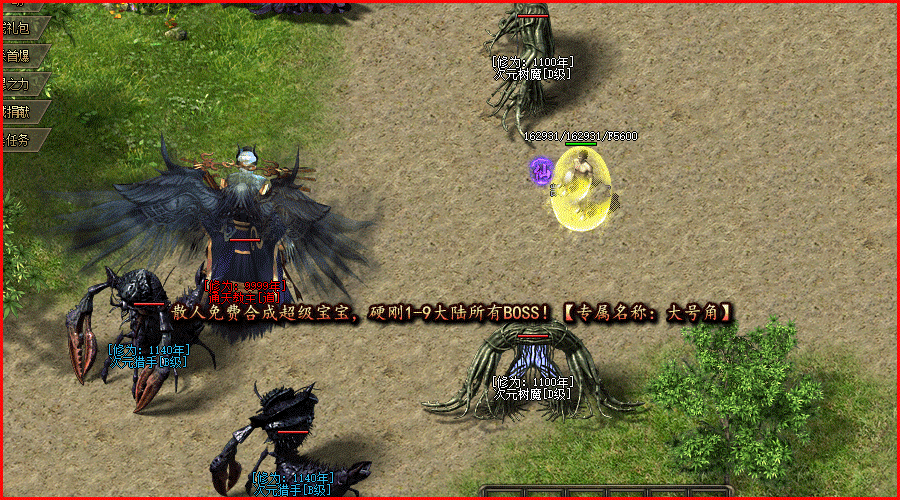Open the 捐献 donation menu
The image size is (900, 500).
point(20,112)
